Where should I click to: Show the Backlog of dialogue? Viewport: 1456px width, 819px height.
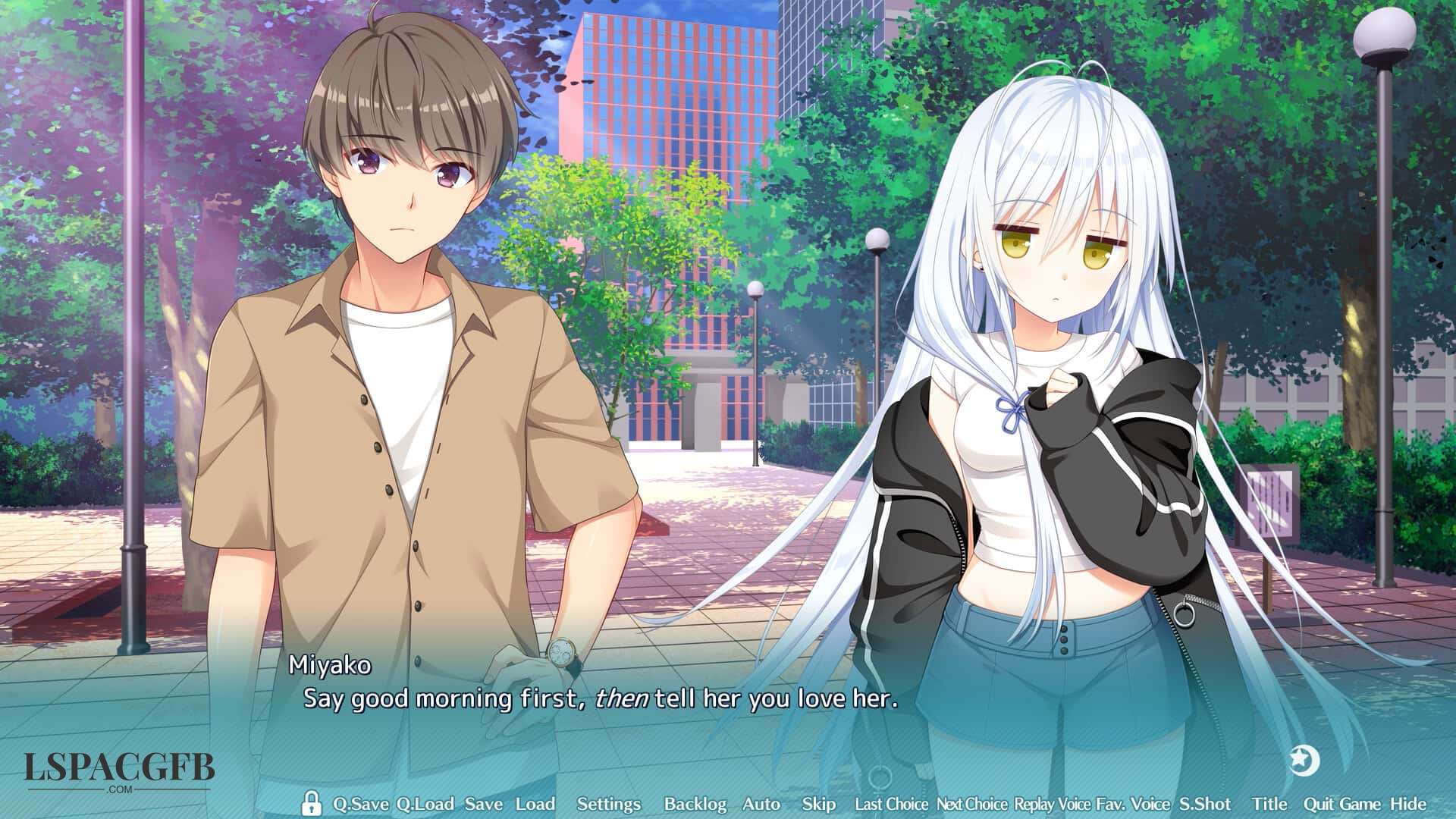point(695,804)
